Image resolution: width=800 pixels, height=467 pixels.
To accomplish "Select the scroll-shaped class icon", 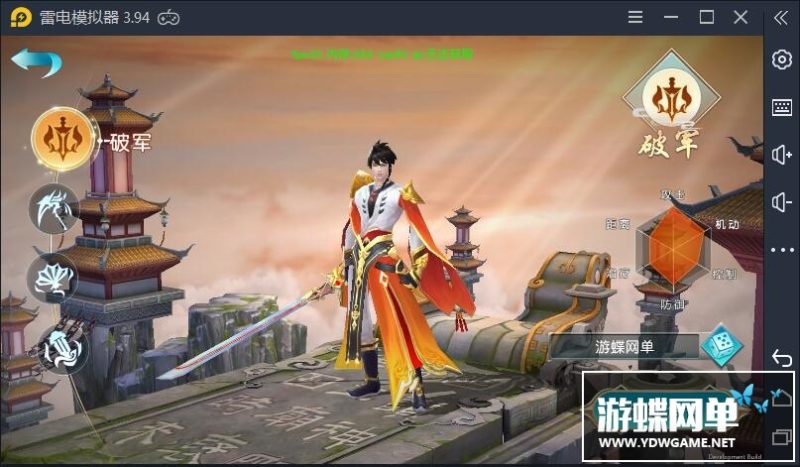I will tap(63, 349).
